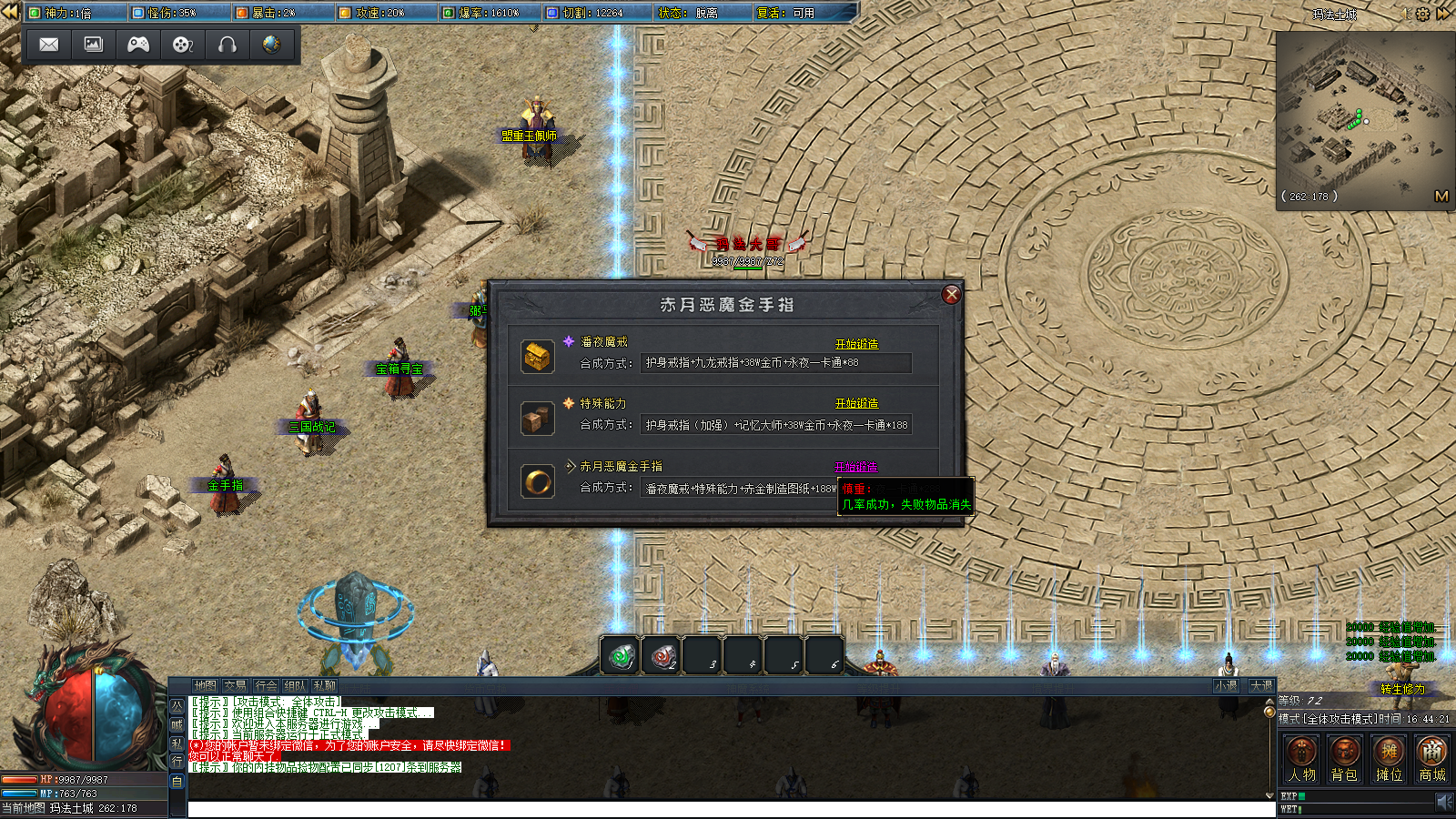This screenshot has height=819, width=1456.
Task: Click the gamepad toolbar icon
Action: (x=138, y=45)
